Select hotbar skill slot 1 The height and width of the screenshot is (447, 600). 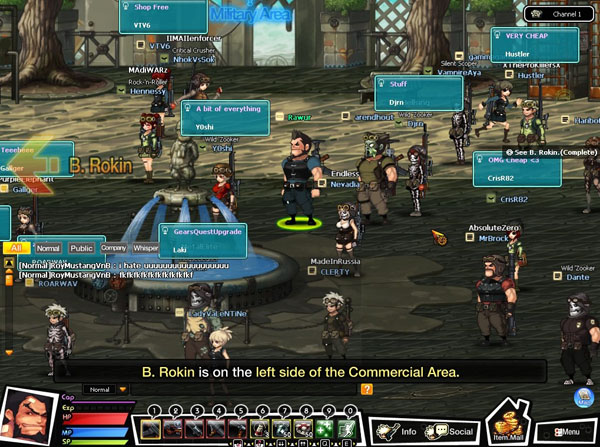[x=152, y=428]
